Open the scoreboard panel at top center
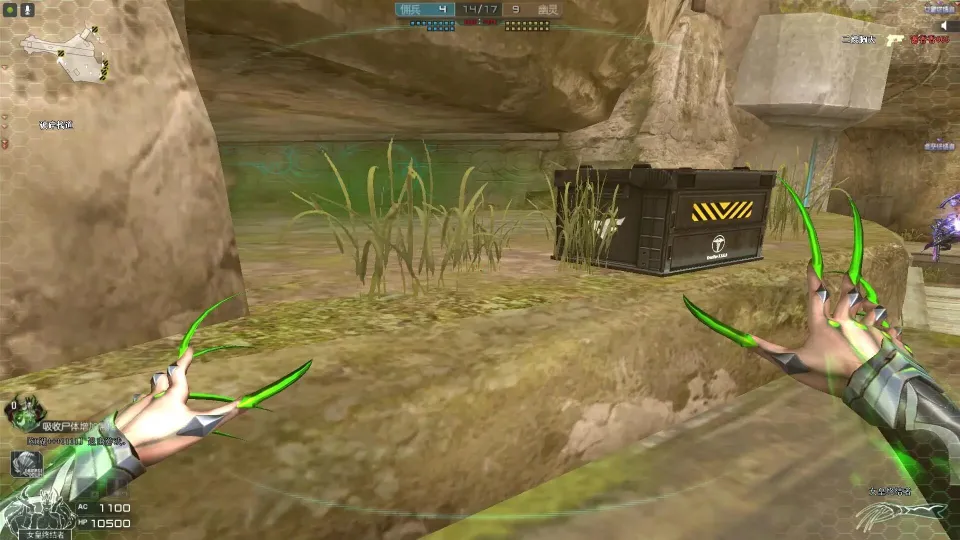960x540 pixels. (479, 10)
